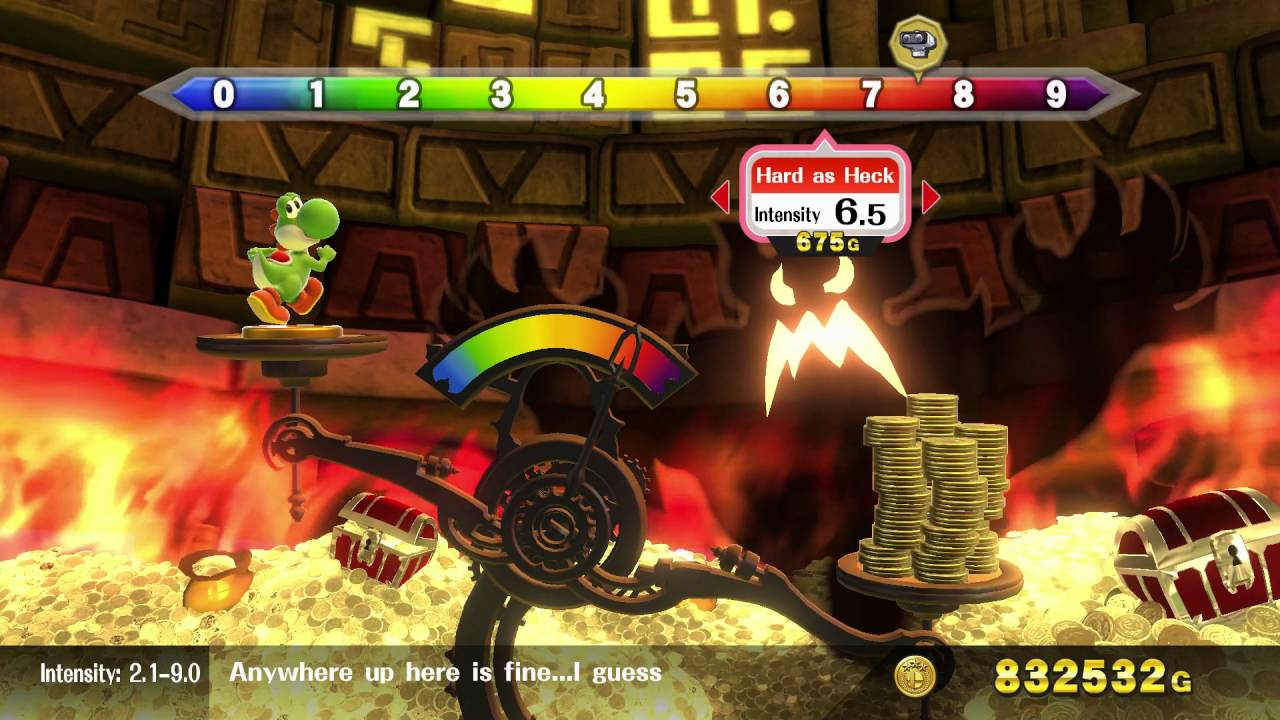Set the intensity bar to 7
1280x720 pixels.
pyautogui.click(x=871, y=95)
